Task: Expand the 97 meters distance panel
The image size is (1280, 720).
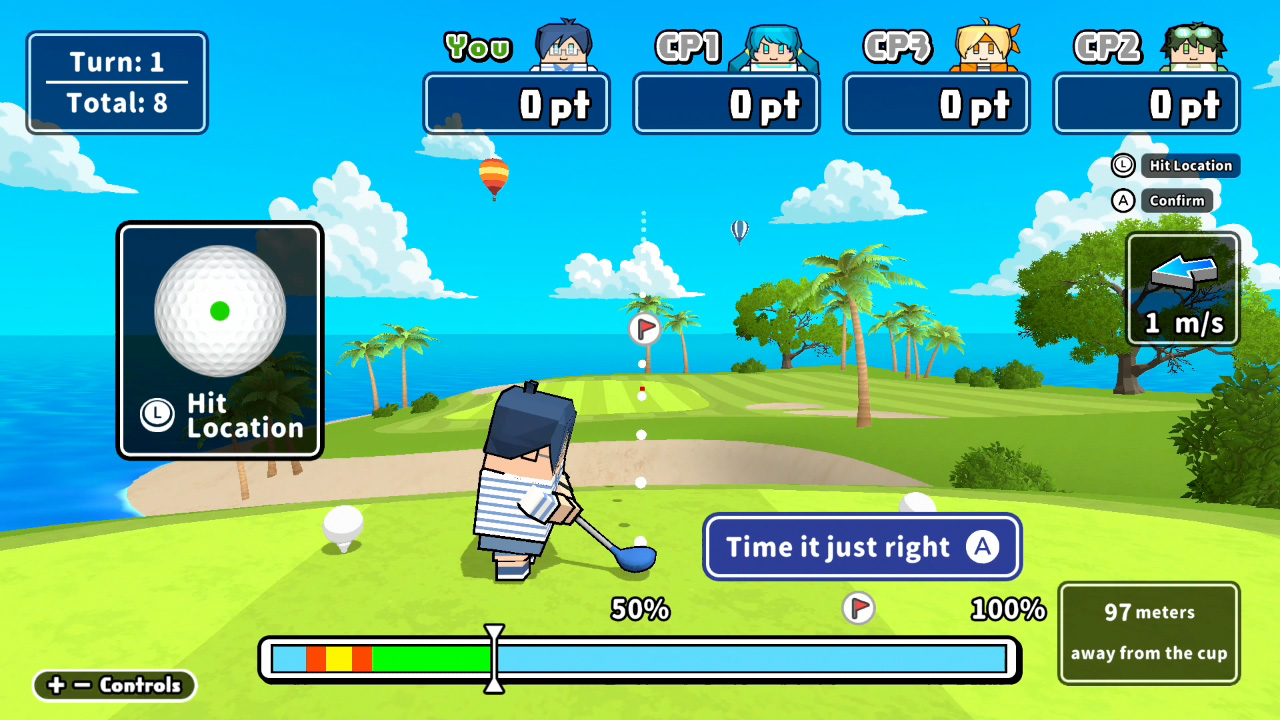Action: tap(1148, 633)
